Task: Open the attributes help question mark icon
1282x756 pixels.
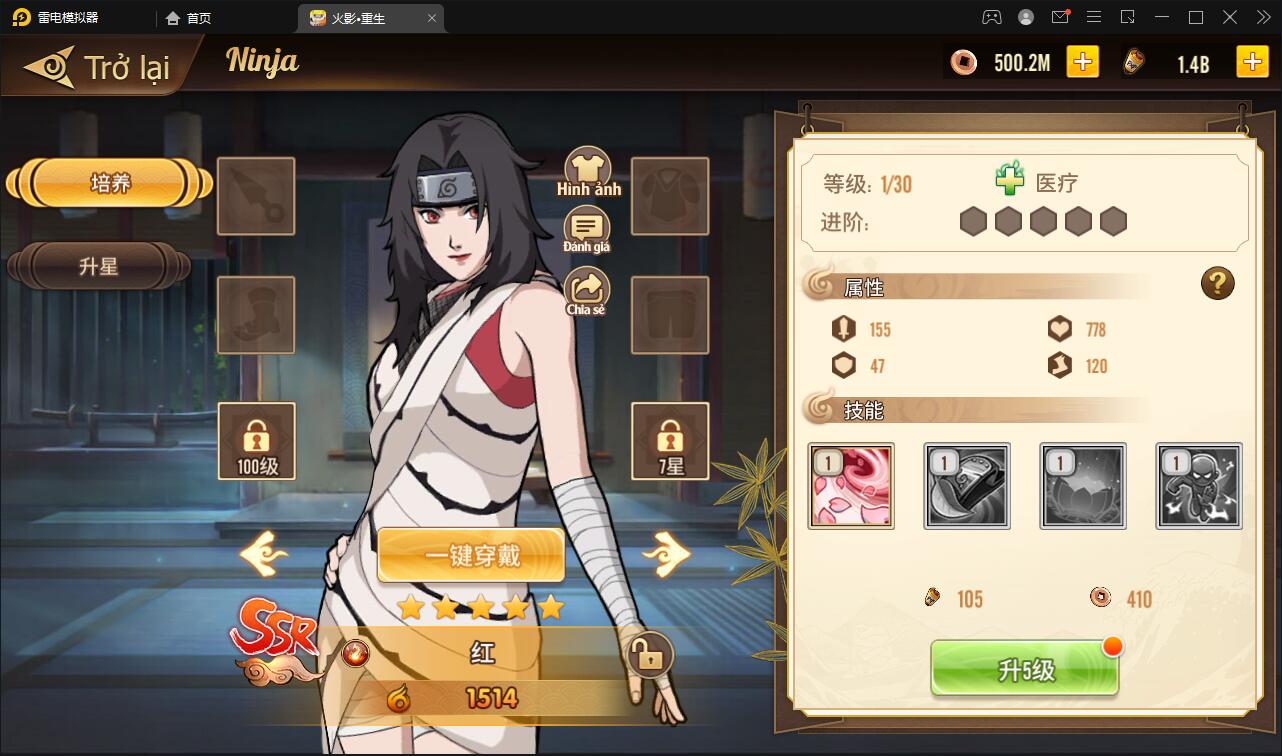Action: click(x=1217, y=283)
